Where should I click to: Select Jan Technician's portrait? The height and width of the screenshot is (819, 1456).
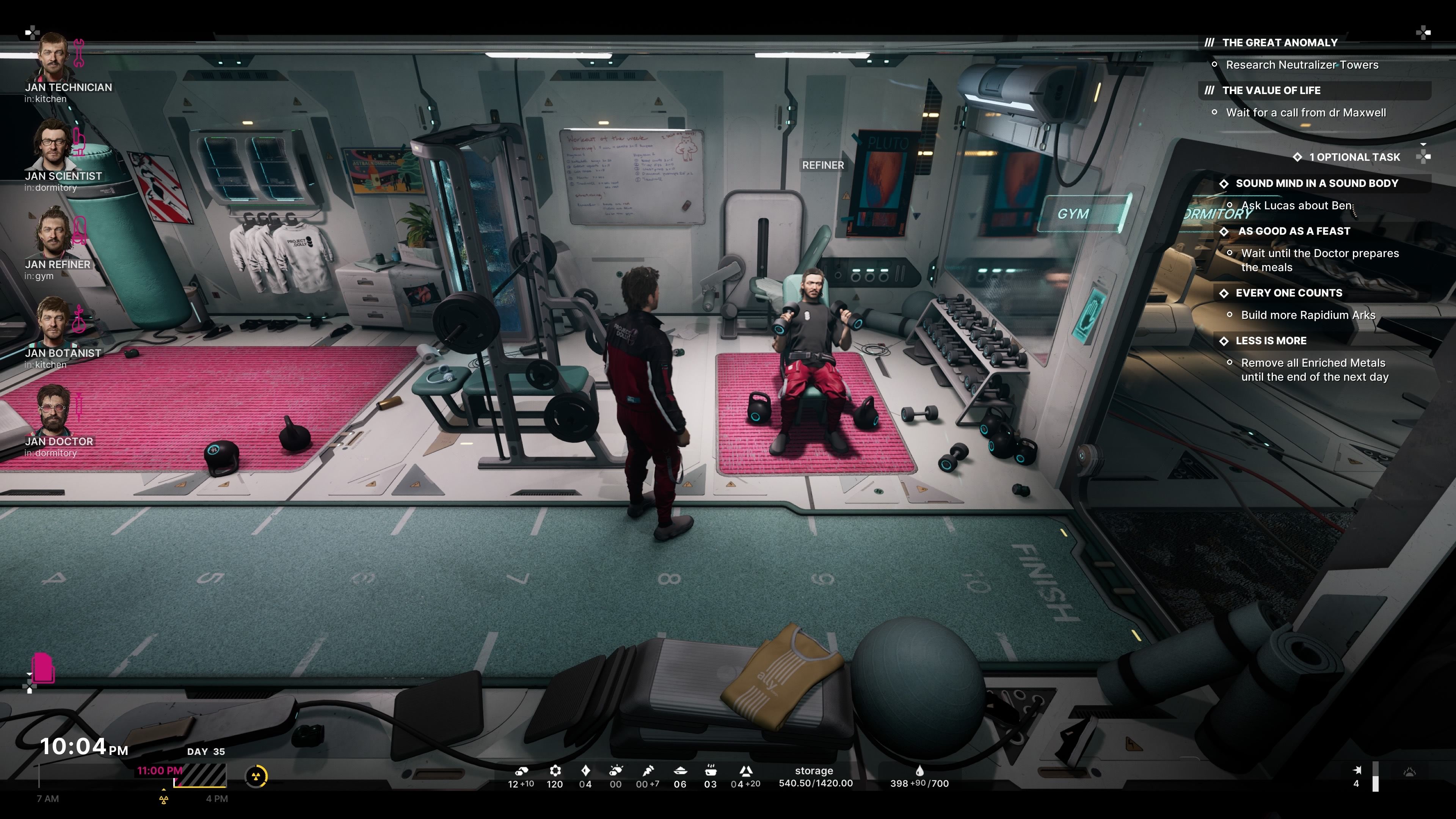pyautogui.click(x=54, y=56)
